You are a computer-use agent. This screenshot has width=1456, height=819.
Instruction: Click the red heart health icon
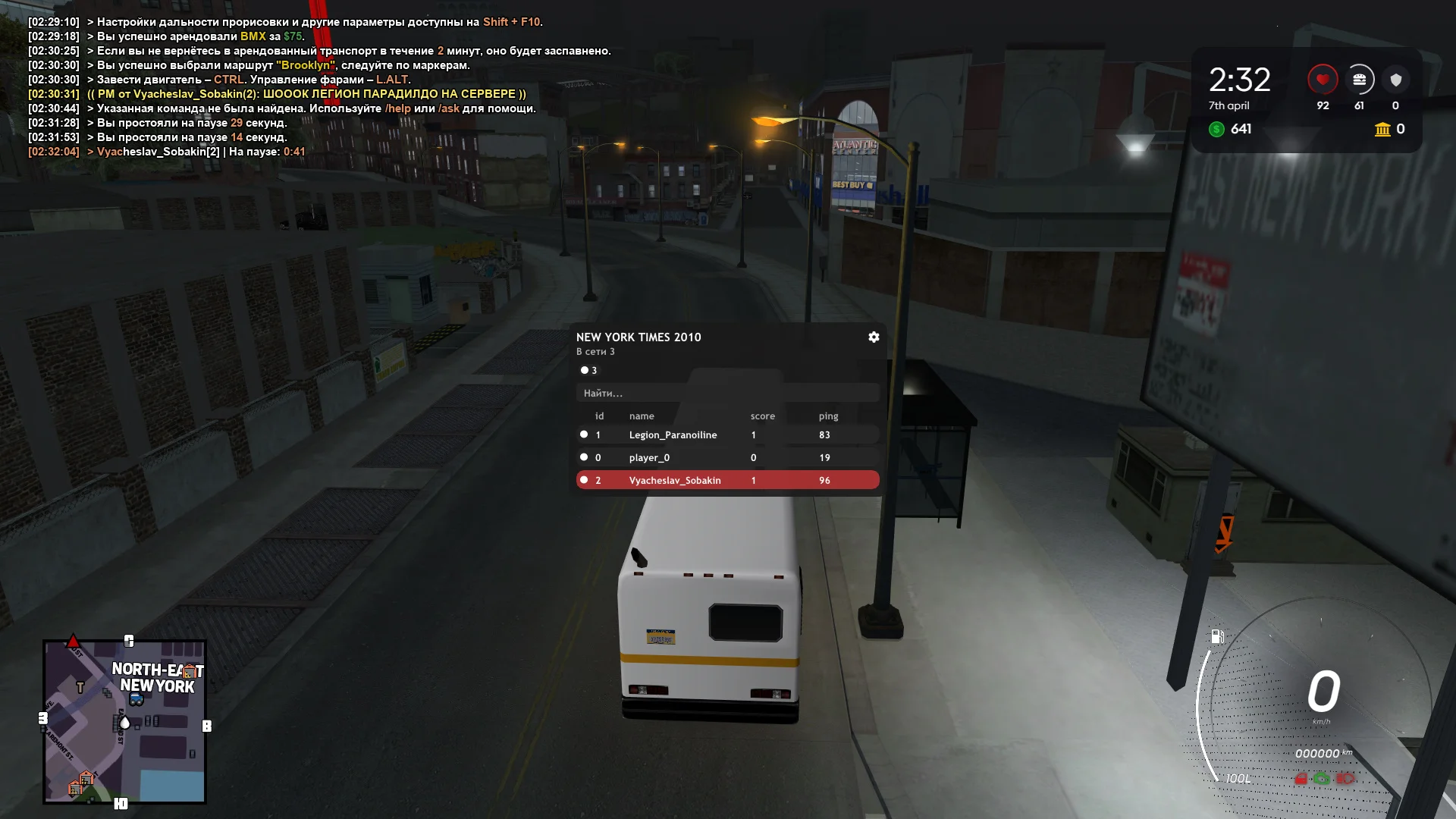tap(1323, 78)
